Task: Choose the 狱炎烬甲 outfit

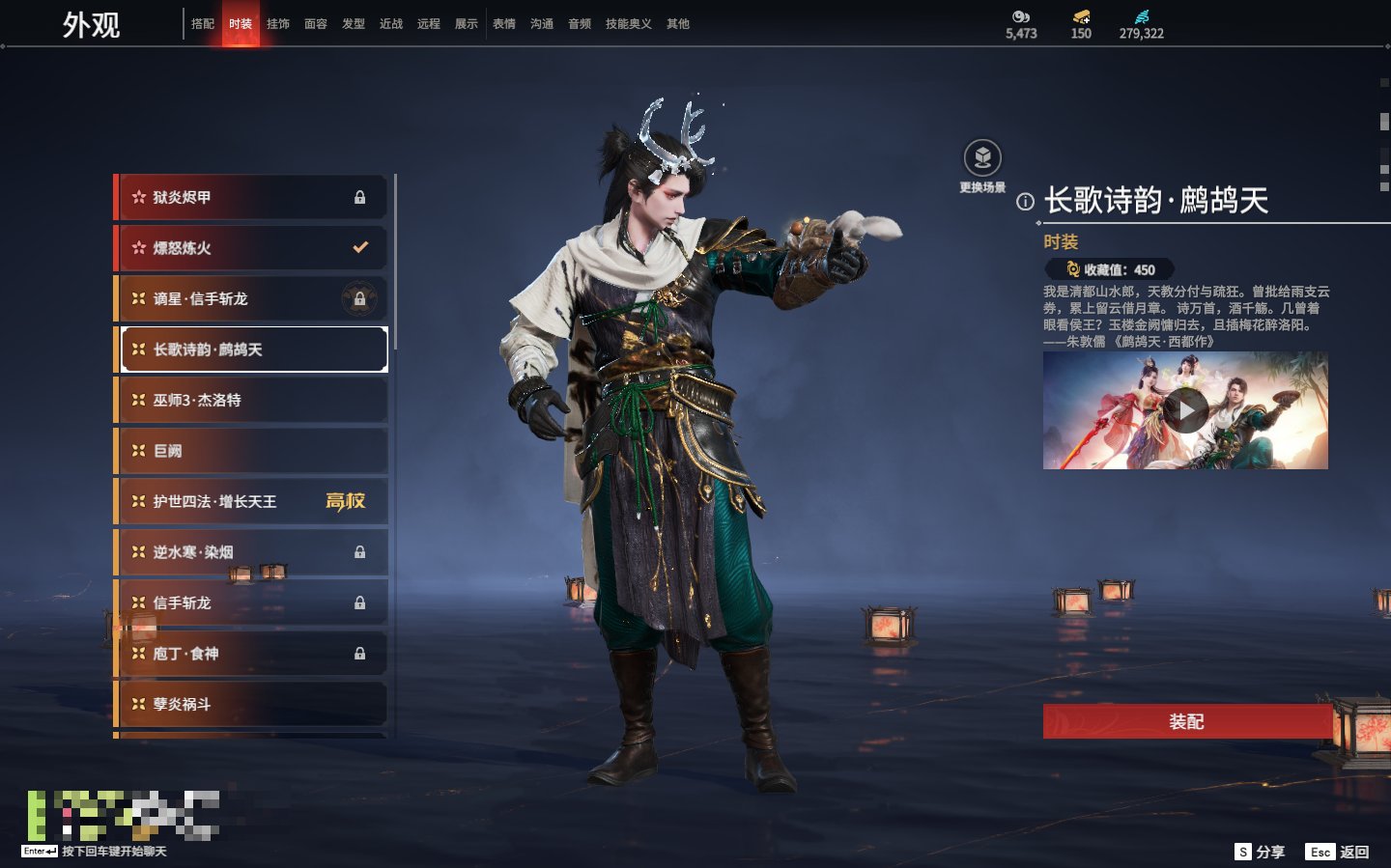Action: 251,197
